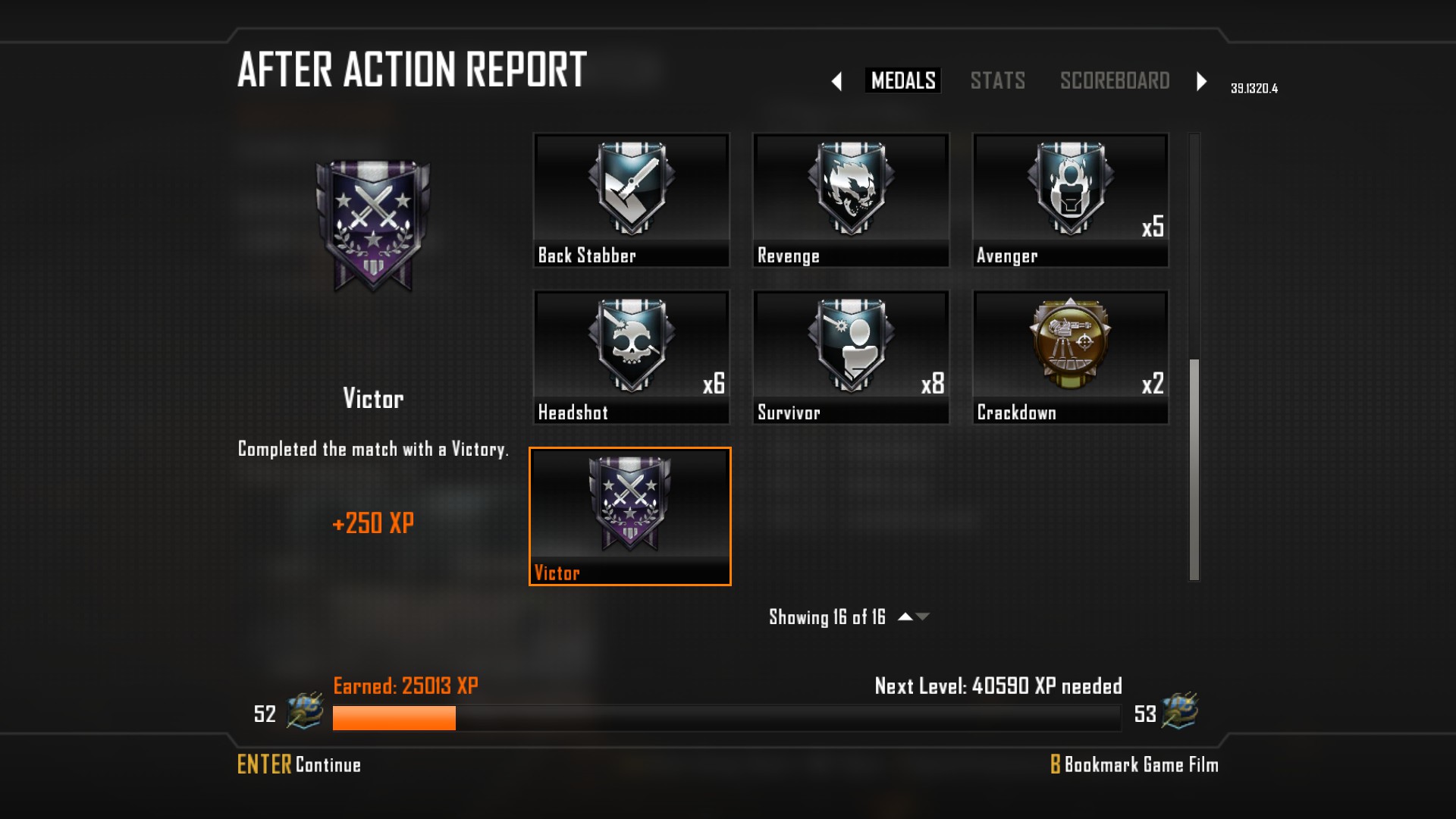This screenshot has height=819, width=1456.
Task: Choose the Revenge medal tile
Action: pyautogui.click(x=850, y=200)
